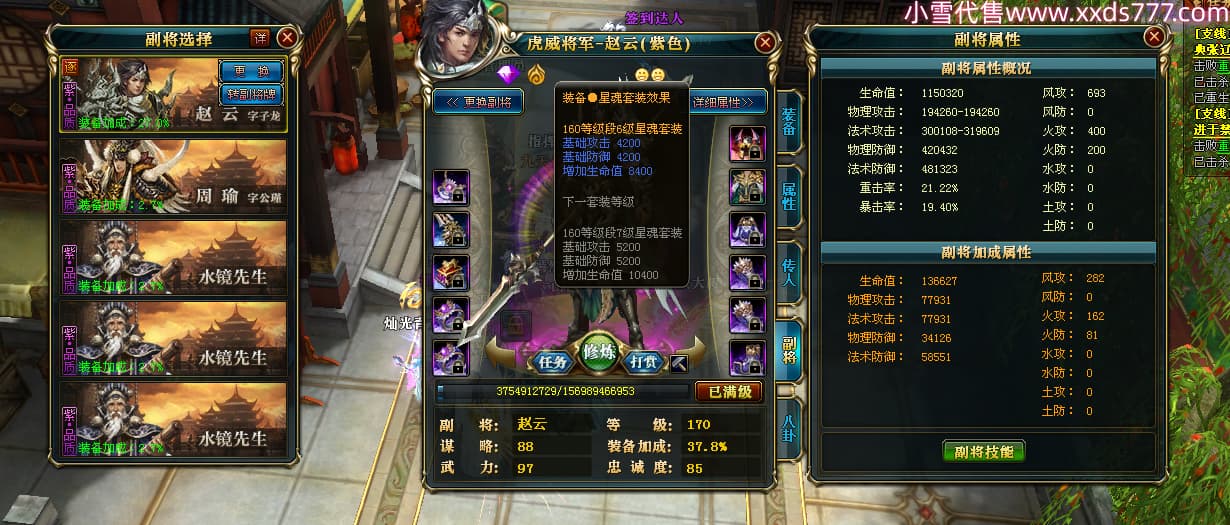Switch to the 装备 tab

pos(788,123)
